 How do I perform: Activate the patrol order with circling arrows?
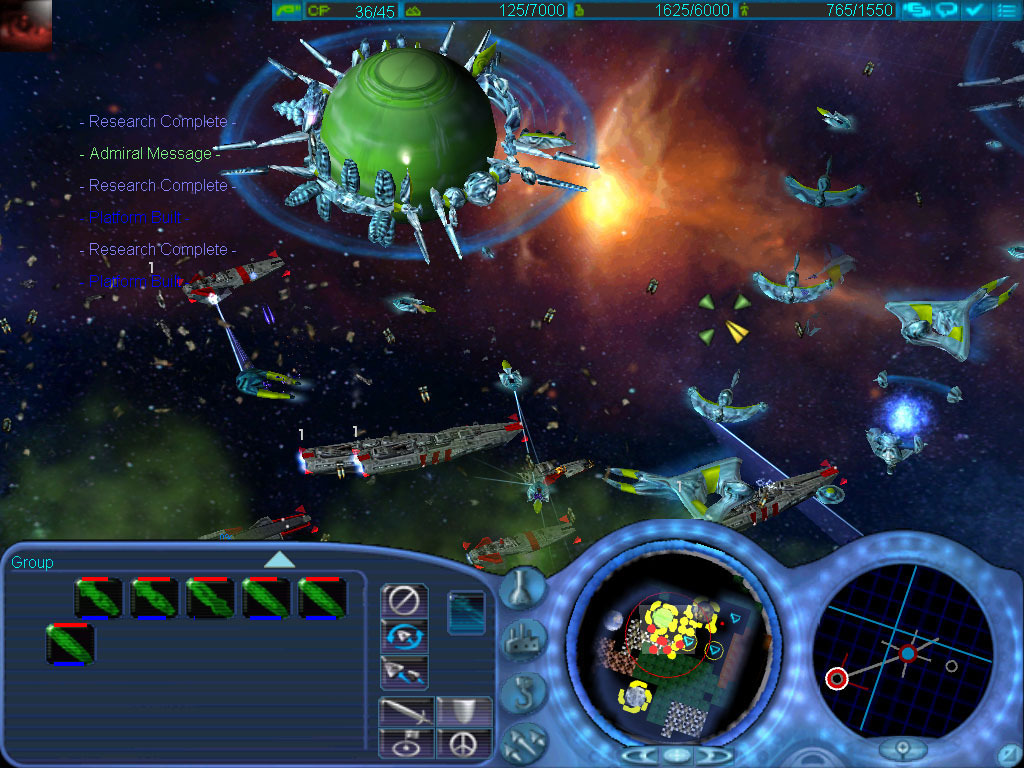404,636
